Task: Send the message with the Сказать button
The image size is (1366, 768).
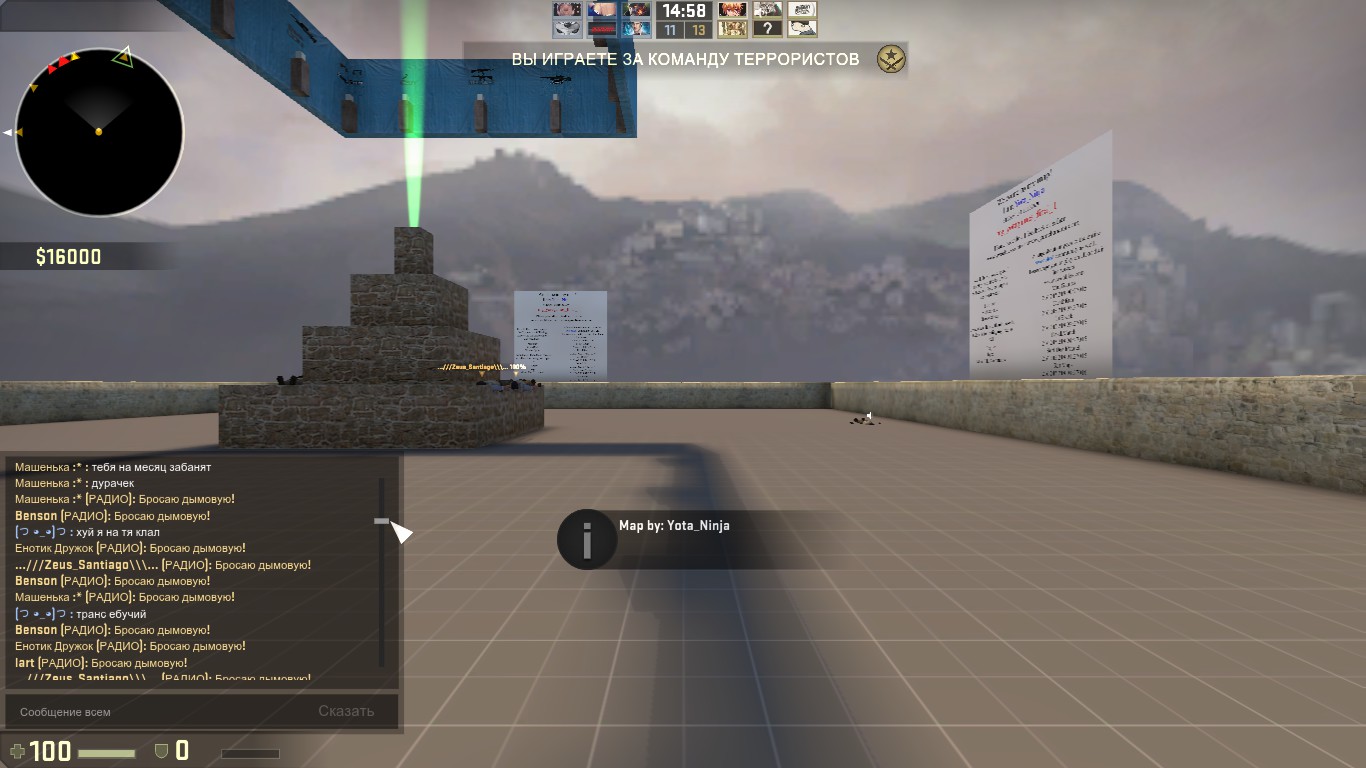Action: point(346,712)
